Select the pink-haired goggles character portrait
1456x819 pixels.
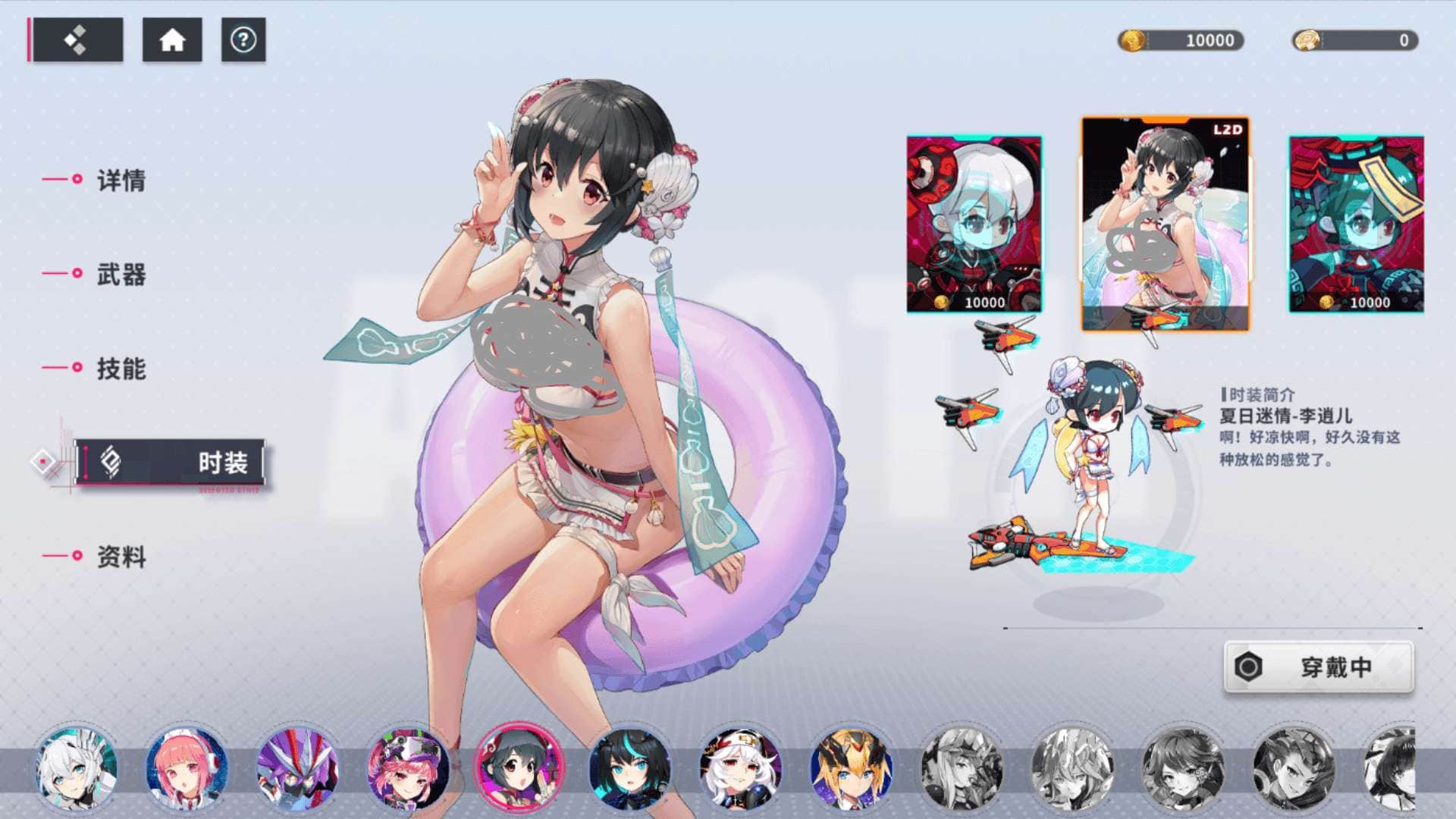408,768
